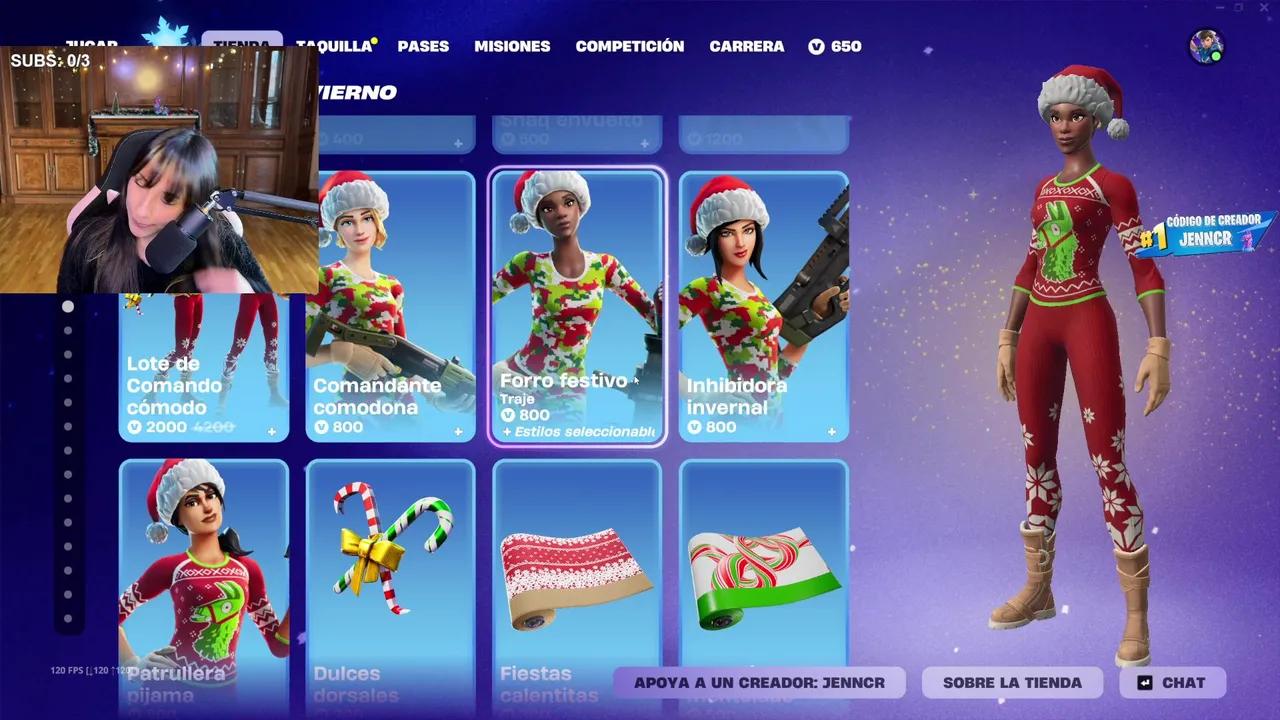
Task: Click APOYA A UN CREADOR: JENNCR button
Action: [x=760, y=683]
